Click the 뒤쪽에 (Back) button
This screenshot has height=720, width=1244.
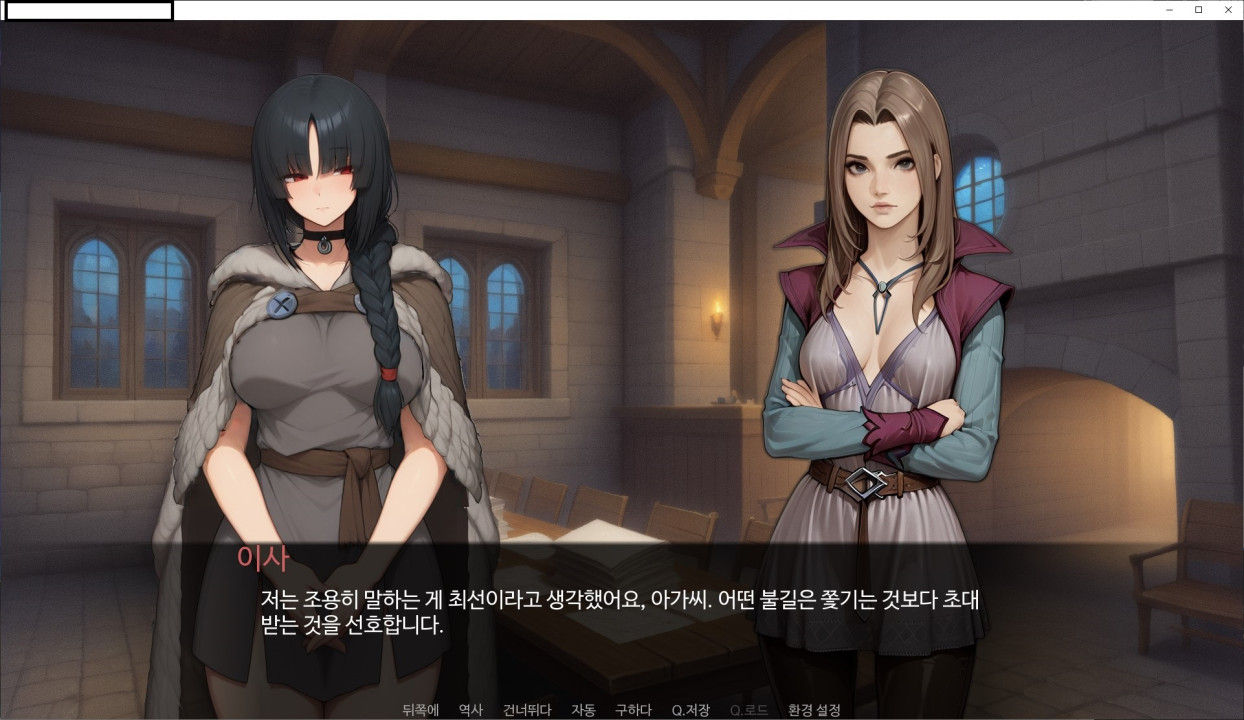pos(420,710)
